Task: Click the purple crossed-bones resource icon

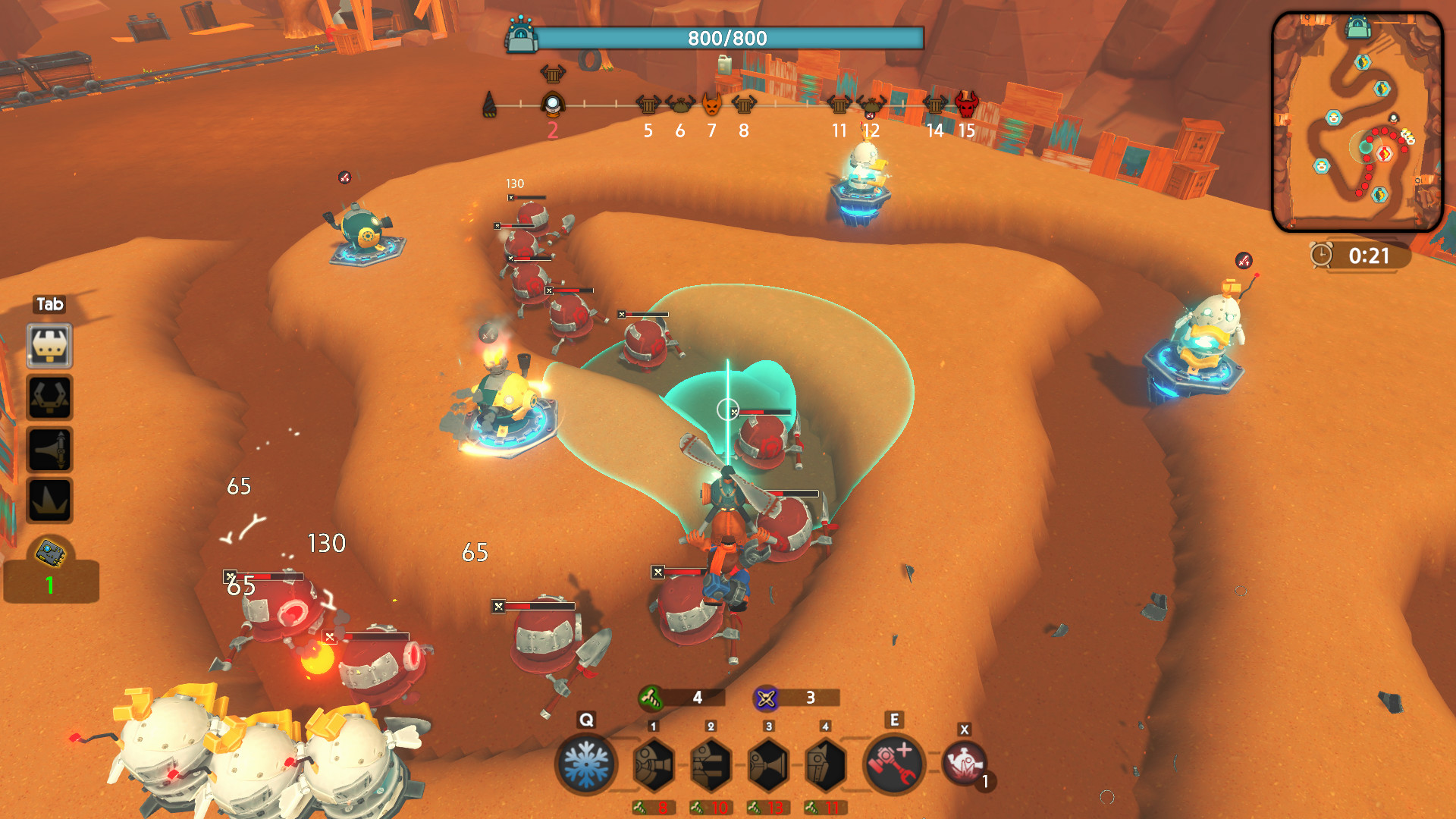Action: coord(766,698)
